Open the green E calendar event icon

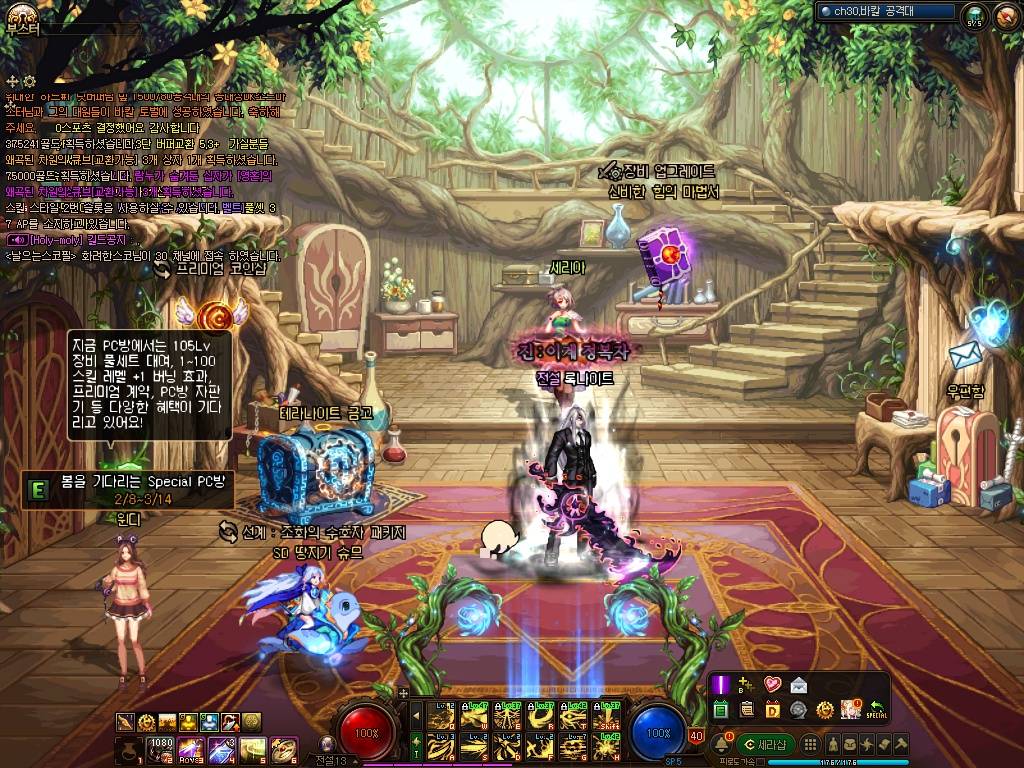click(720, 709)
